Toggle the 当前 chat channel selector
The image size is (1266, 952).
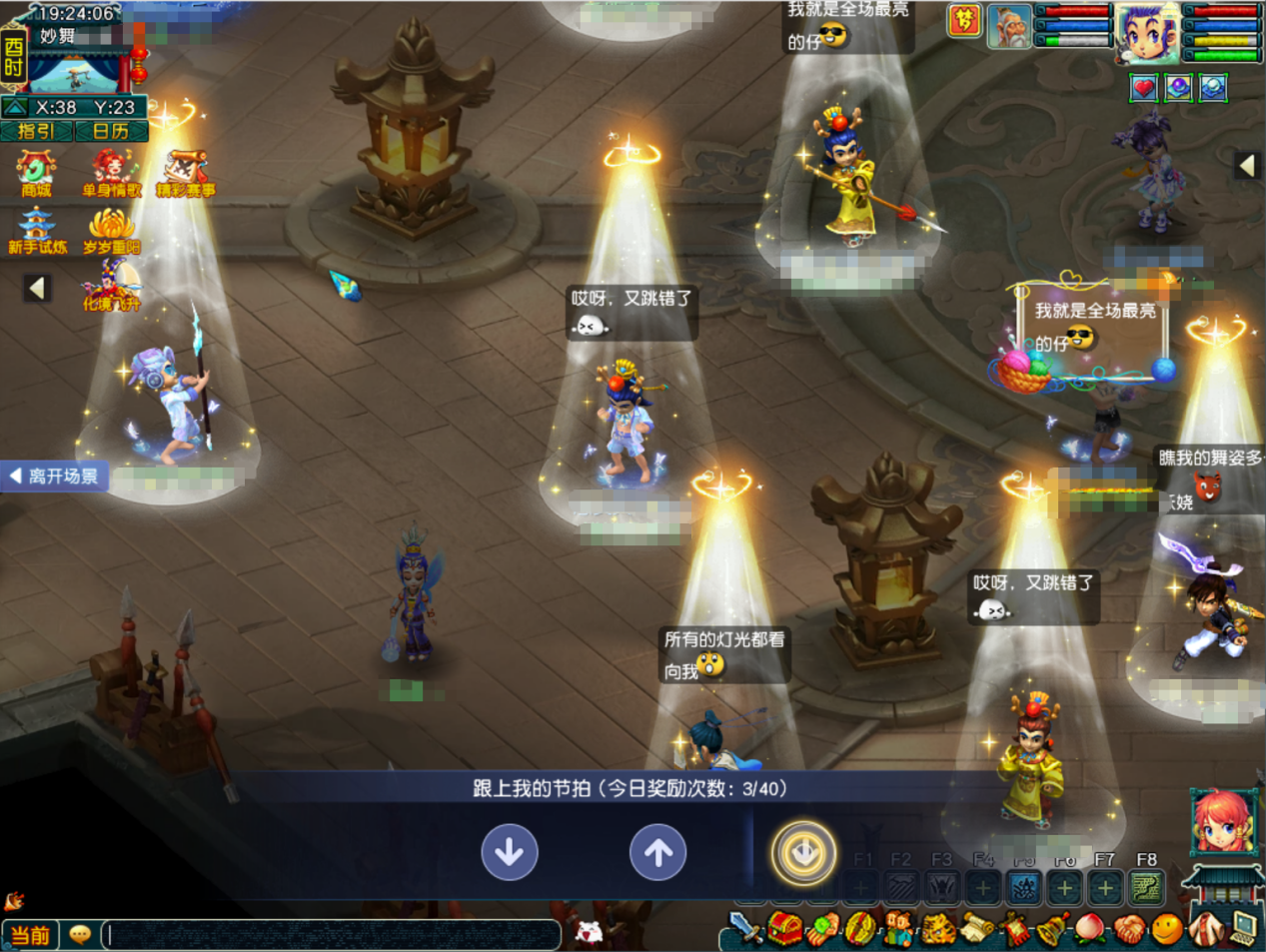(31, 935)
